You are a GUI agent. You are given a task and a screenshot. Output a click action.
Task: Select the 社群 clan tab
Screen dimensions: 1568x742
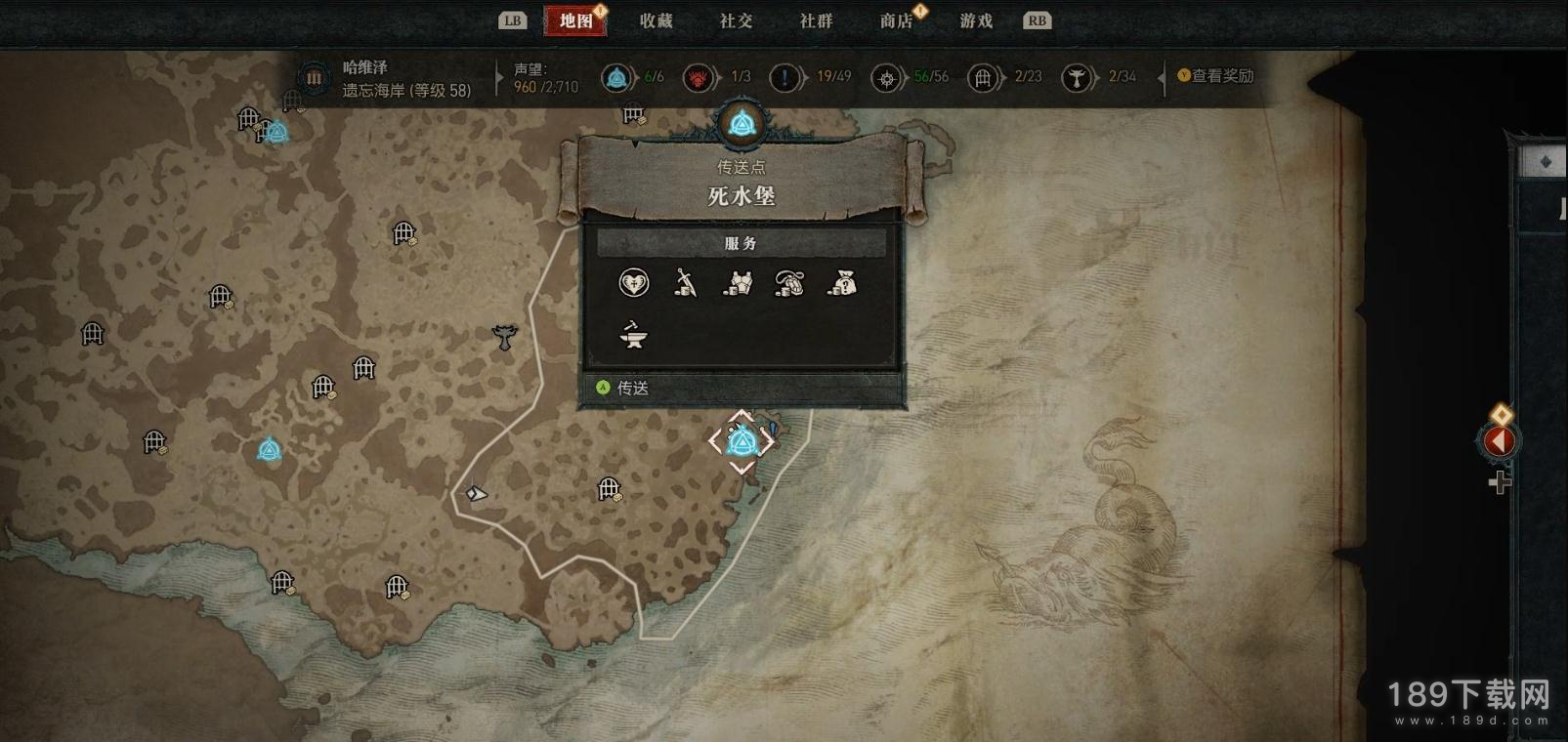(816, 21)
